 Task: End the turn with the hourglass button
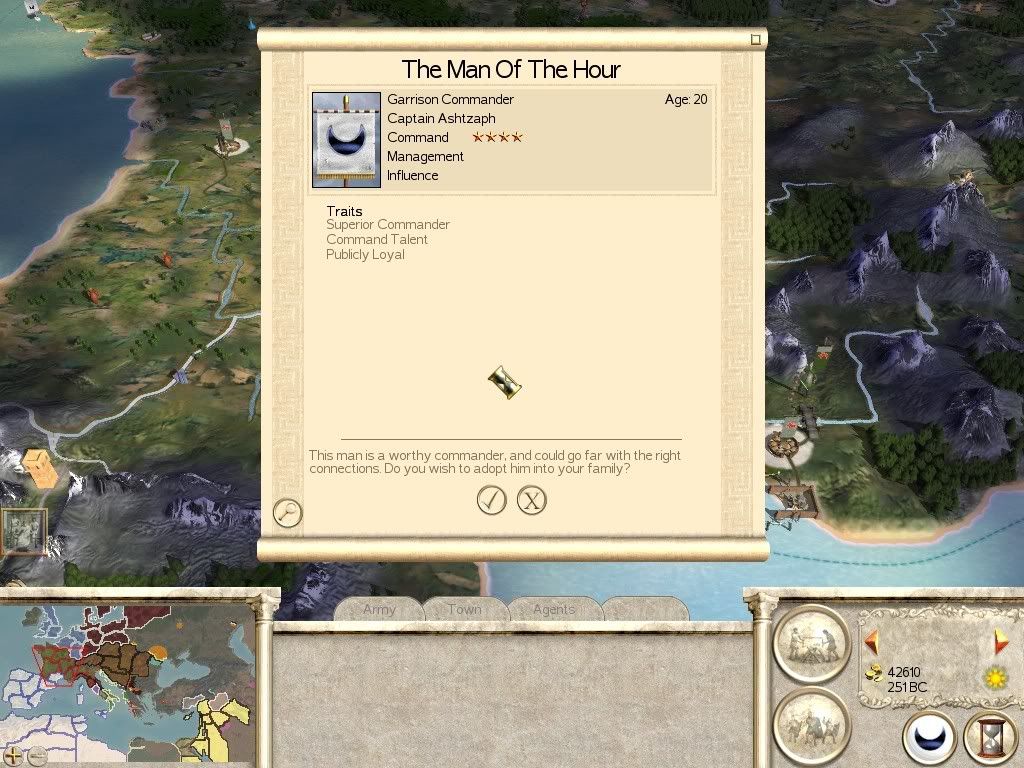990,739
